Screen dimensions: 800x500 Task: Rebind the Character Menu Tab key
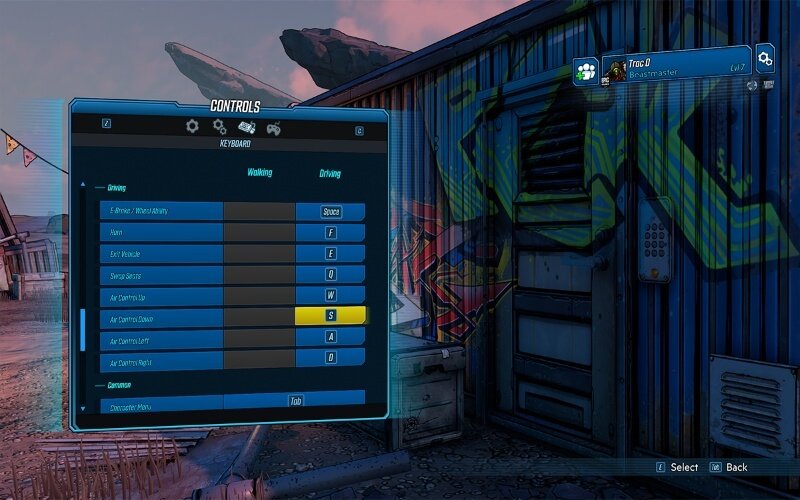tap(295, 401)
